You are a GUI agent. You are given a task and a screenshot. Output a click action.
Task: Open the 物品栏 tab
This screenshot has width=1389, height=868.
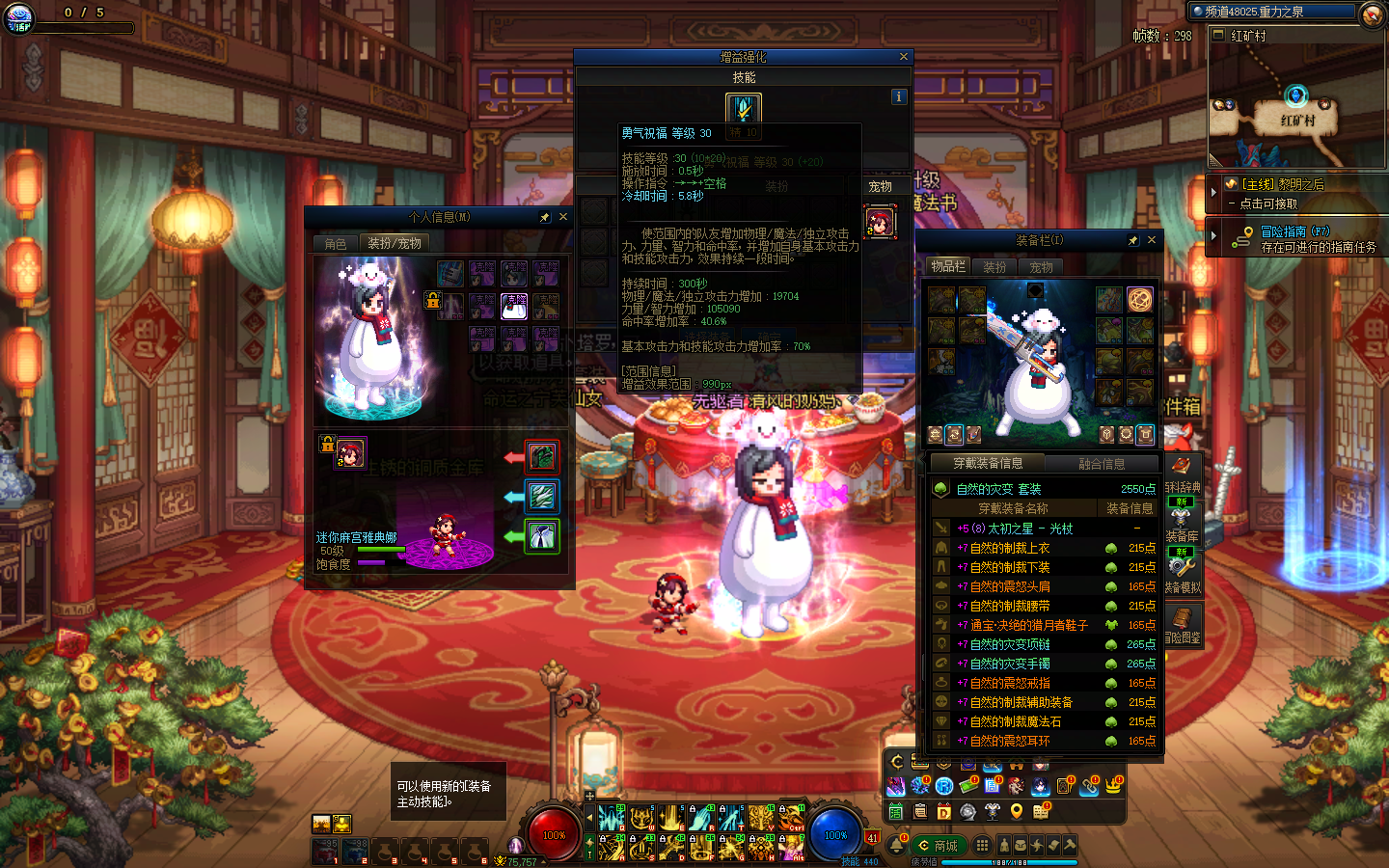(948, 266)
